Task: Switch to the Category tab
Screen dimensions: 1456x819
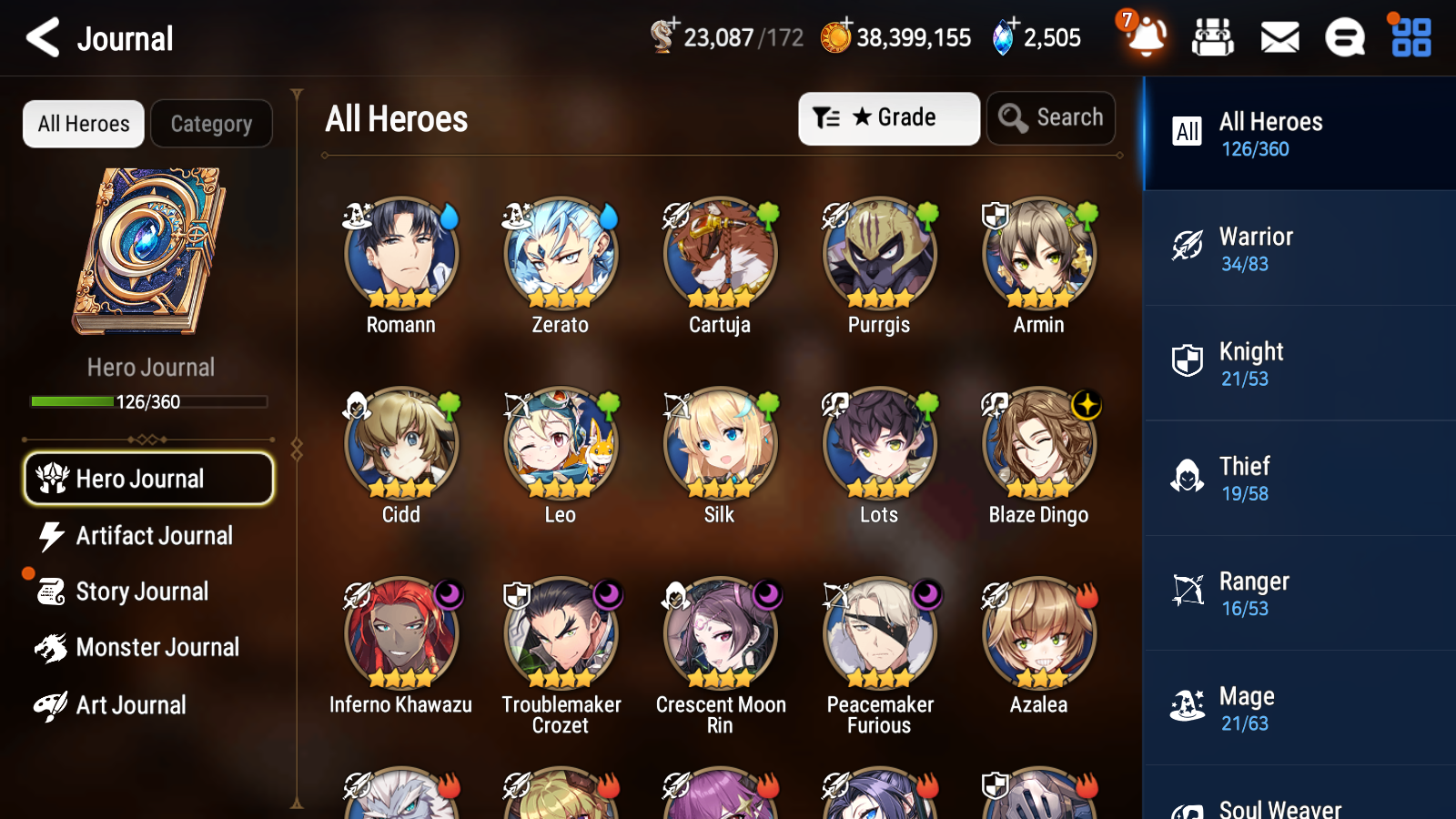Action: tap(211, 124)
